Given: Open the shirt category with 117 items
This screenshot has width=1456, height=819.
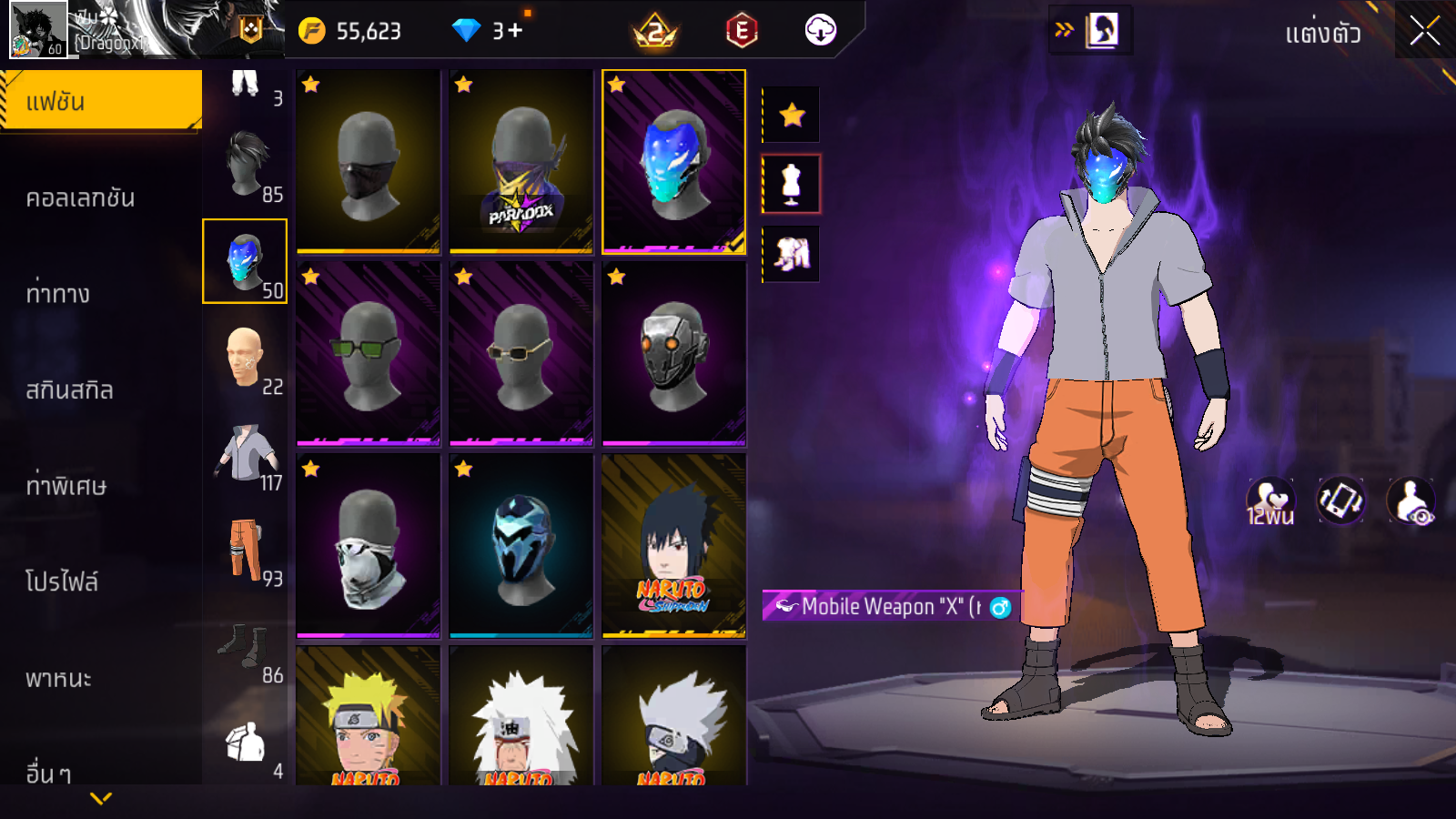Looking at the screenshot, I should click(x=246, y=454).
